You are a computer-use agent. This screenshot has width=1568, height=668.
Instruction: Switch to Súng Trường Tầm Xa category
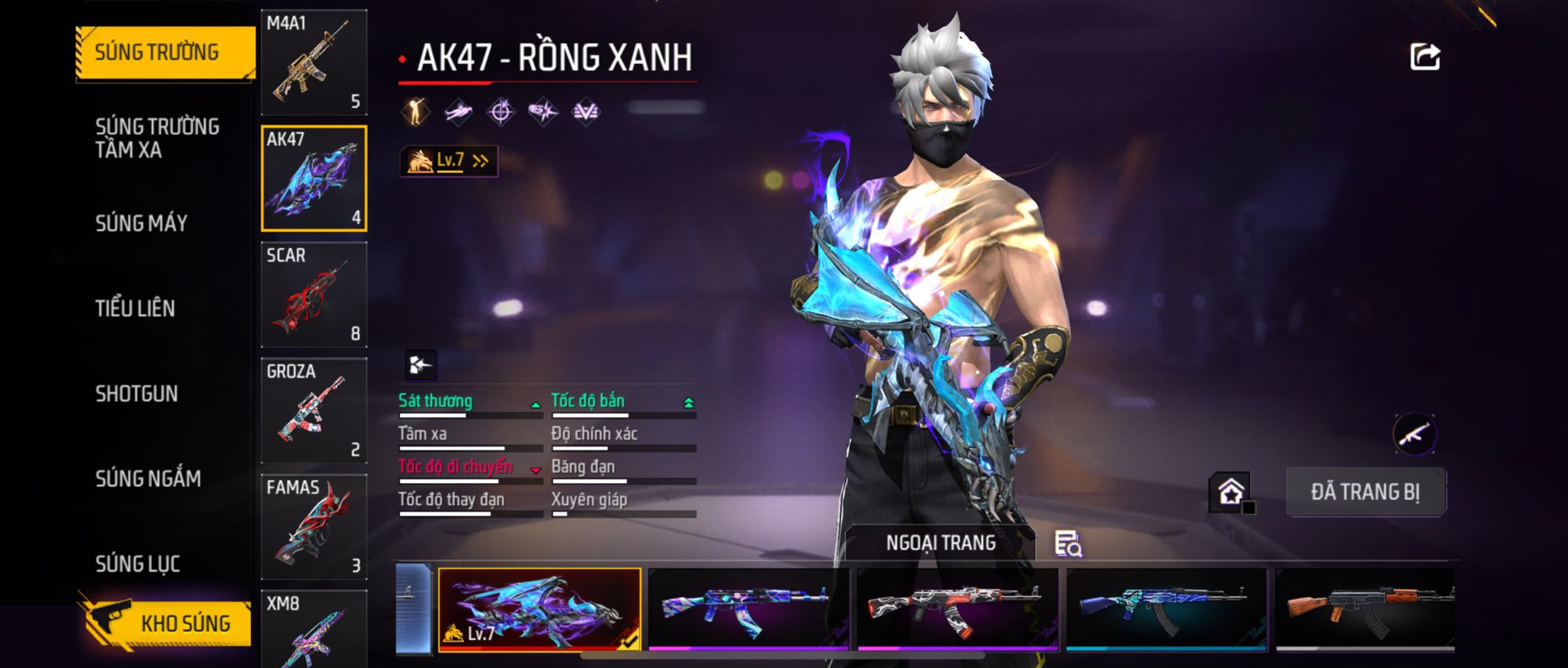coord(157,138)
